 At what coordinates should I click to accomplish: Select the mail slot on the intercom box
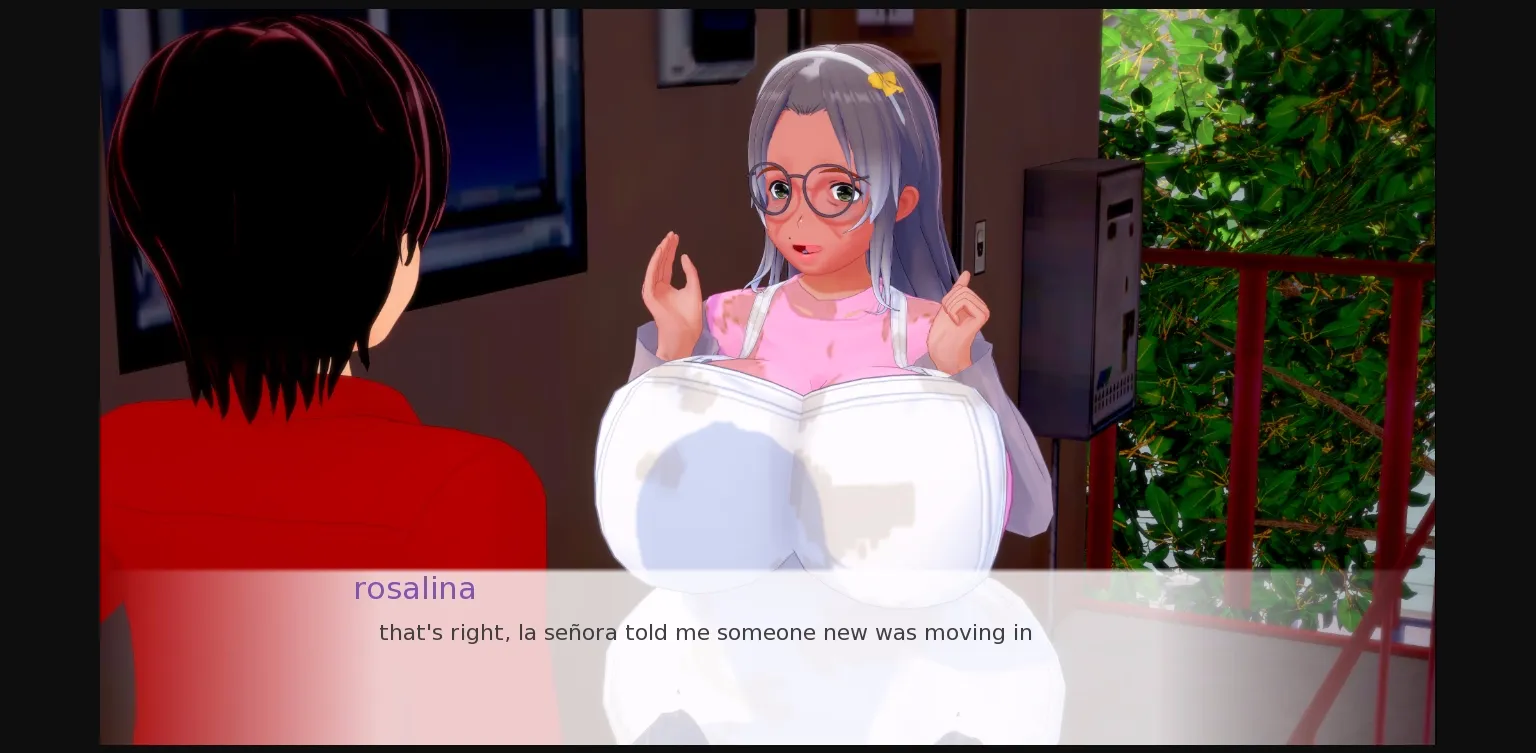1118,208
